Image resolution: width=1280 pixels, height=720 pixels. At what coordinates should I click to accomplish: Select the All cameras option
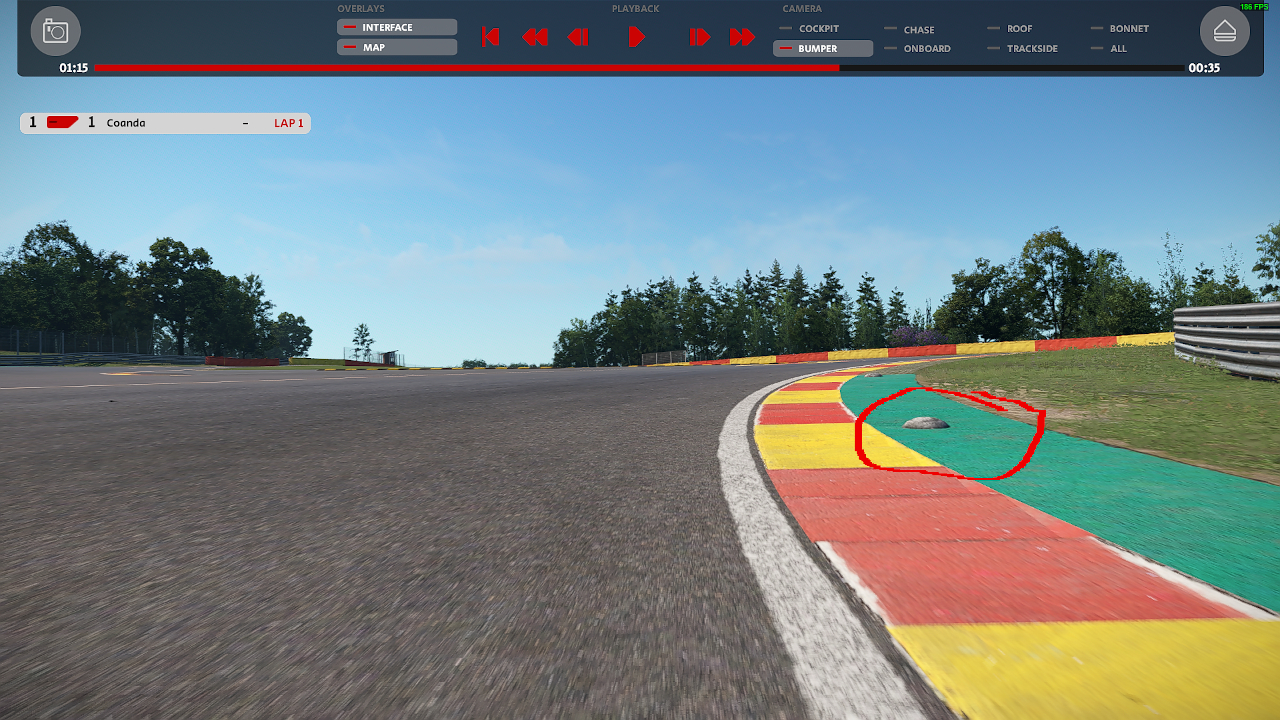(1117, 48)
